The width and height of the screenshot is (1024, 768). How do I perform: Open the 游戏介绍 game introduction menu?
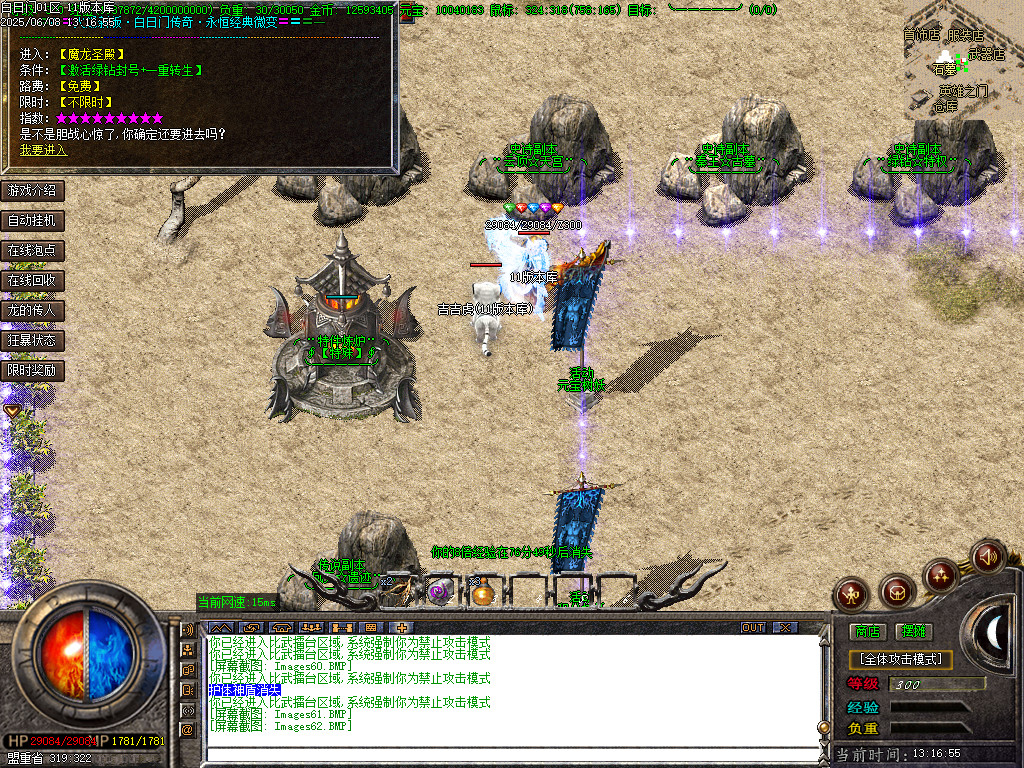click(x=33, y=190)
